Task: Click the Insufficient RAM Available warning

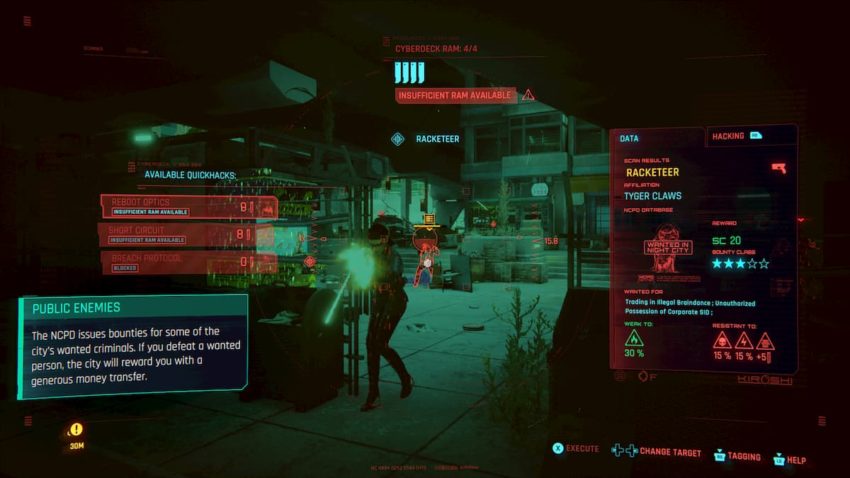Action: point(456,95)
